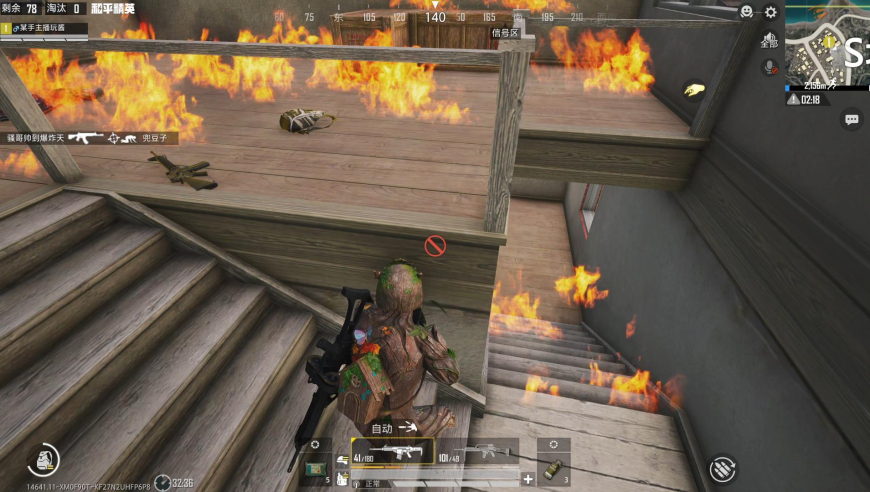
Task: Open the backpack inventory
Action: pyautogui.click(x=43, y=458)
